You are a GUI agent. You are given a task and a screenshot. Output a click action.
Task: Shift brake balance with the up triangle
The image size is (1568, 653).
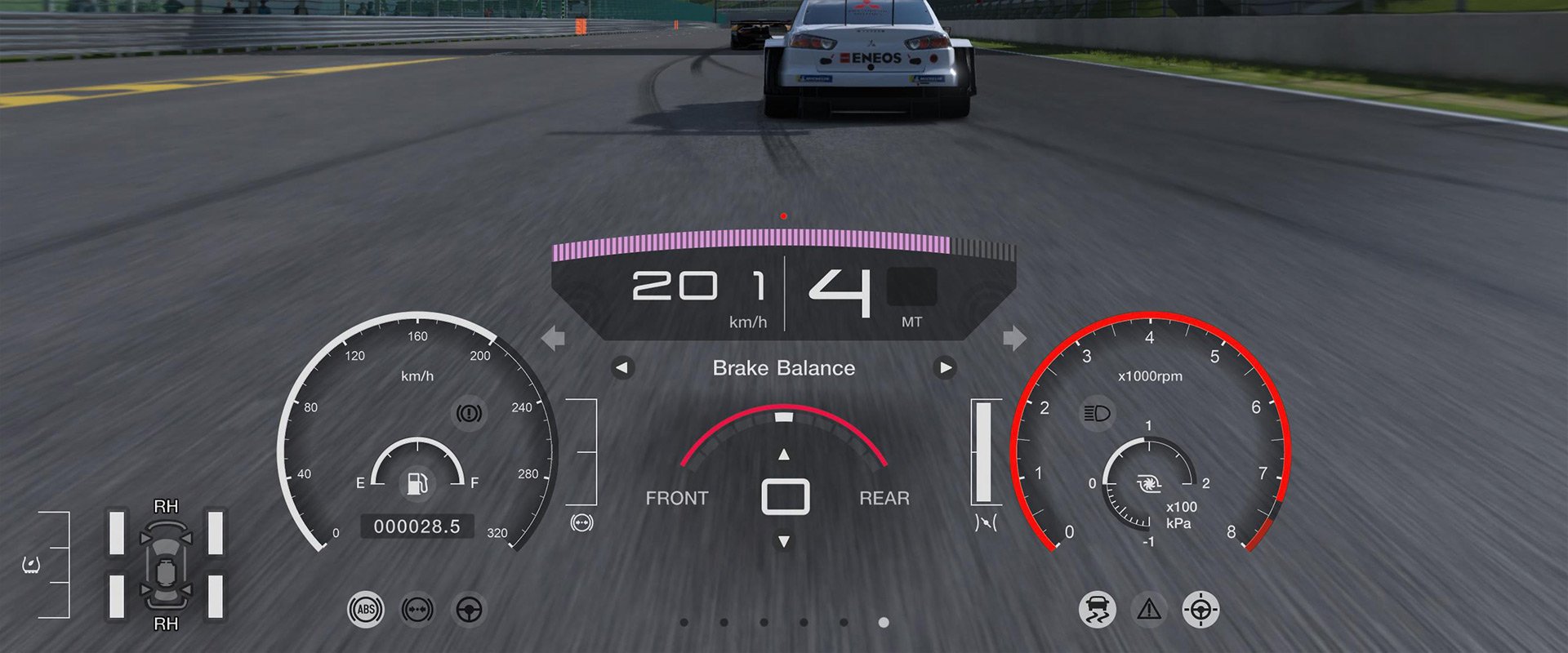[784, 455]
